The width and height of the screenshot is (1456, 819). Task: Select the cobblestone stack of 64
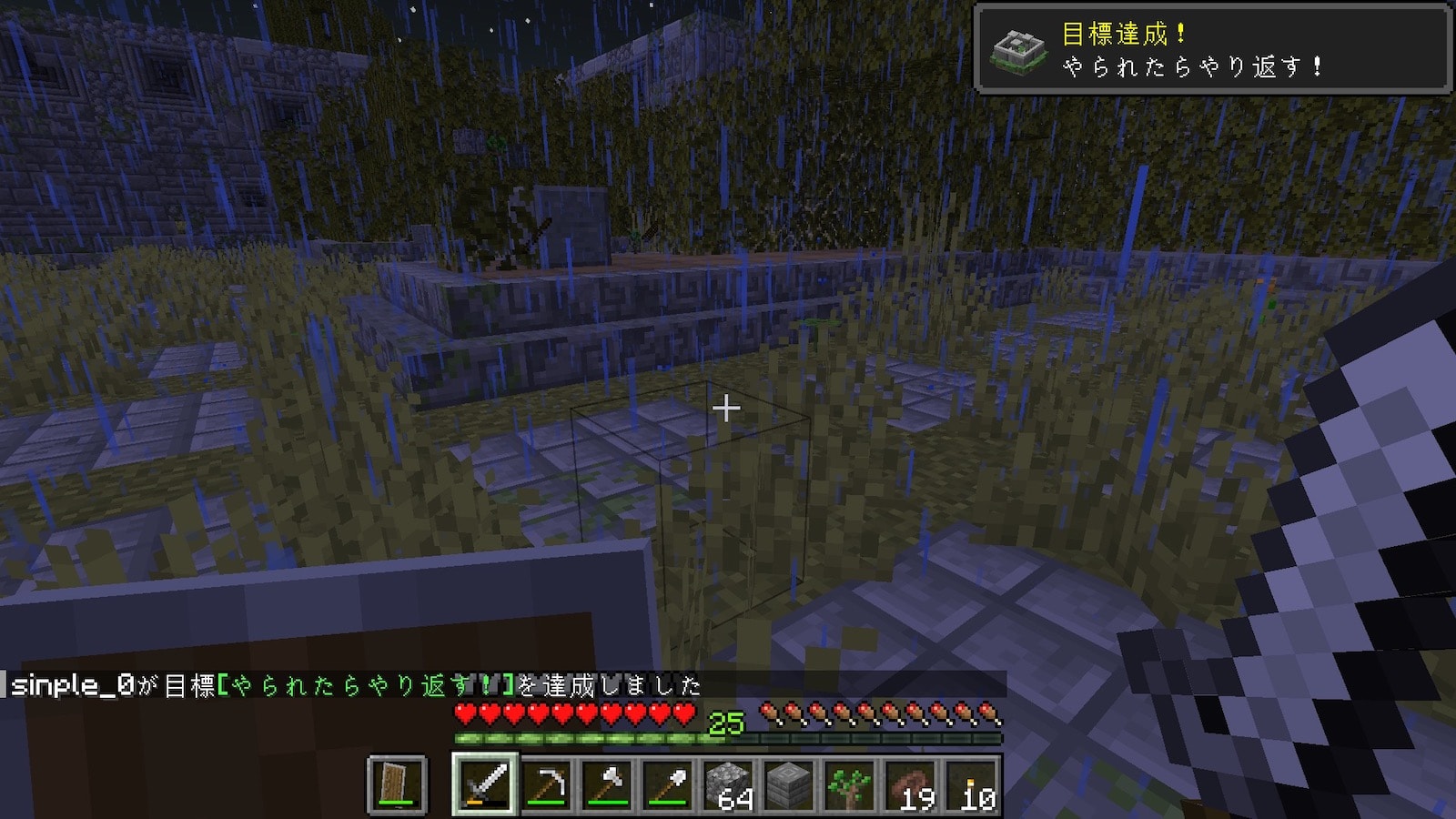coord(729,784)
